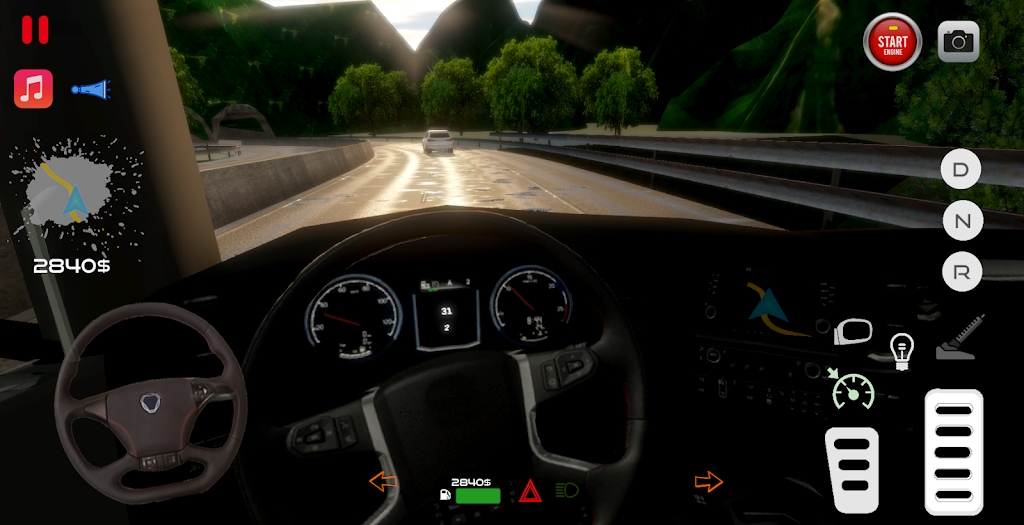Pull the handbrake lever icon
Viewport: 1024px width, 525px height.
(x=960, y=338)
